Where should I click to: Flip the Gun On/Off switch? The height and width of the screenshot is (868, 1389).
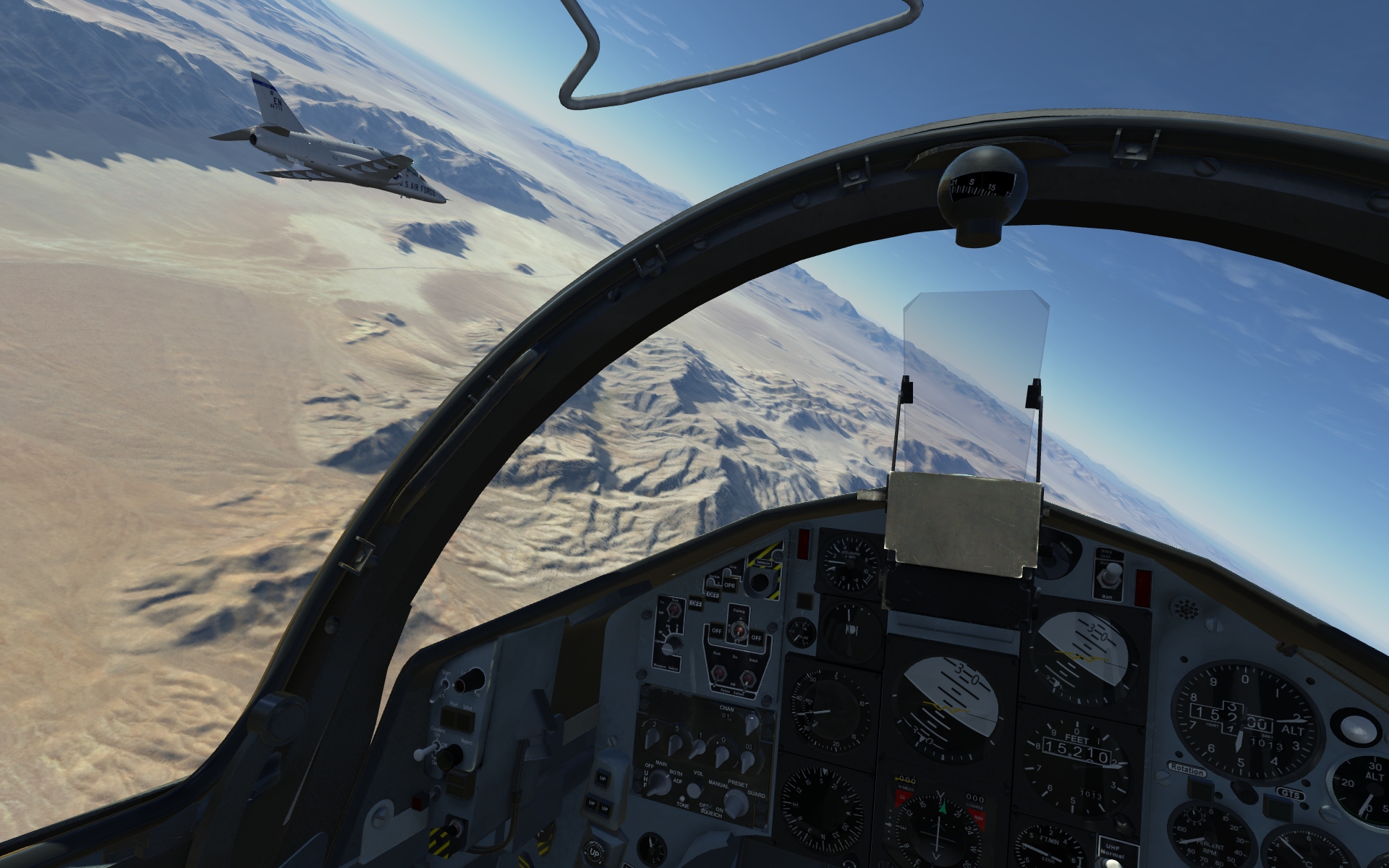pyautogui.click(x=674, y=609)
